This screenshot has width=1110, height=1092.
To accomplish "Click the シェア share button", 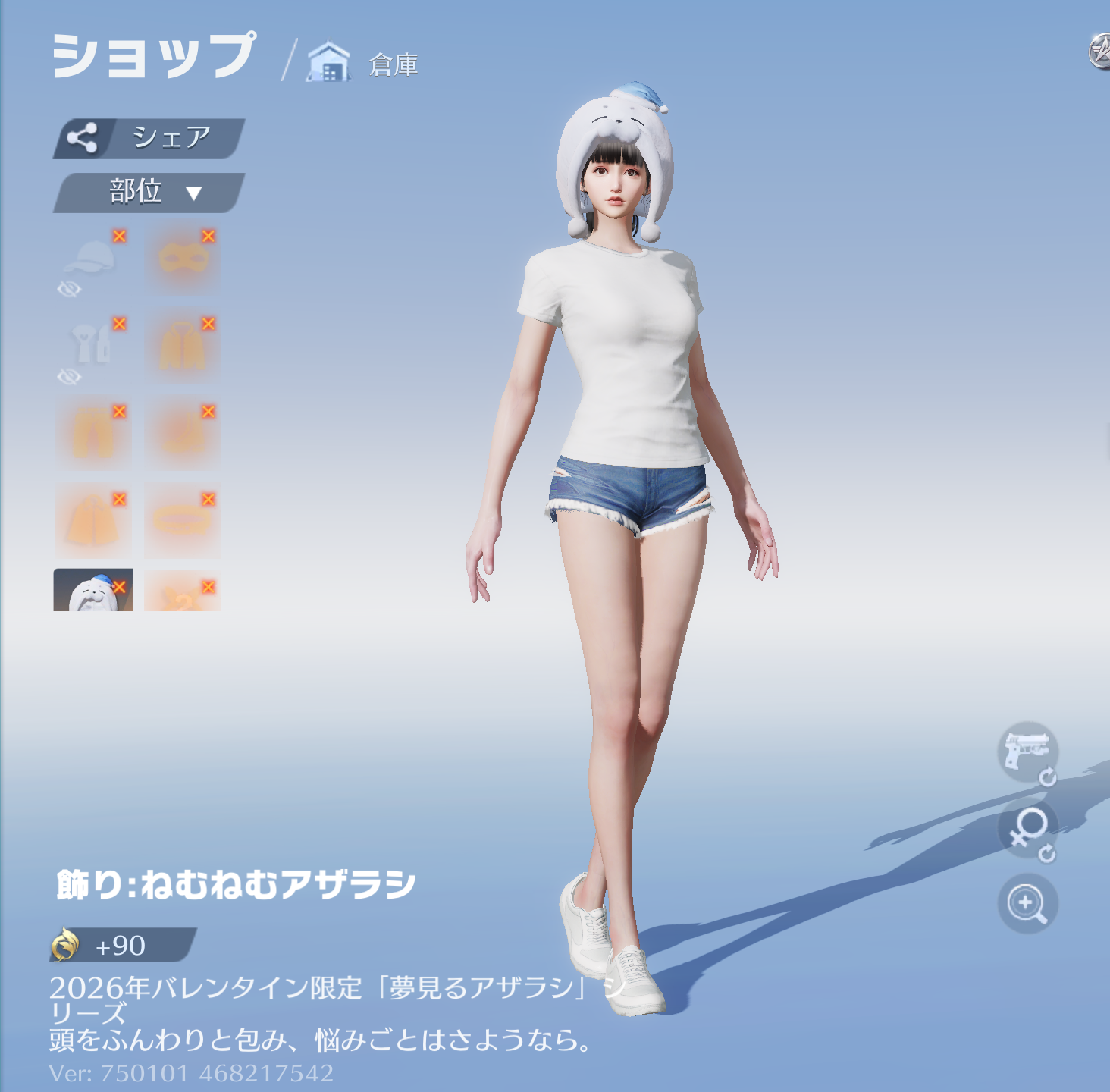I will pos(149,138).
